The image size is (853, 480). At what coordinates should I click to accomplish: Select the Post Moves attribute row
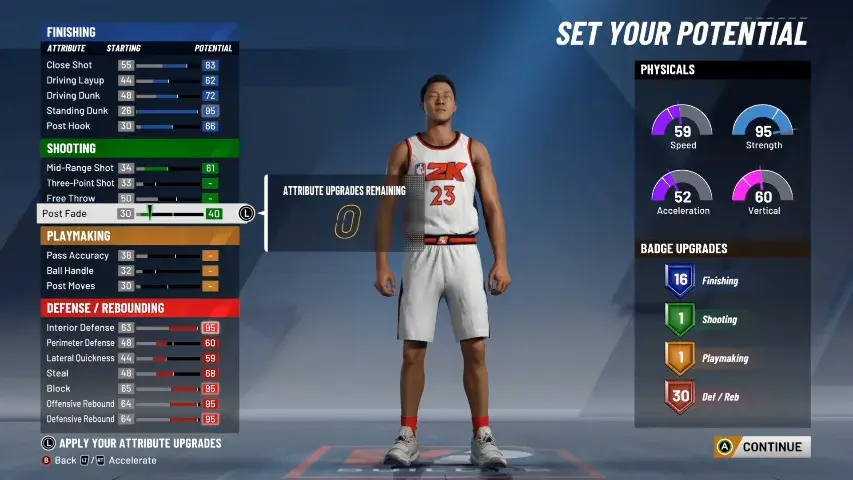pos(138,286)
